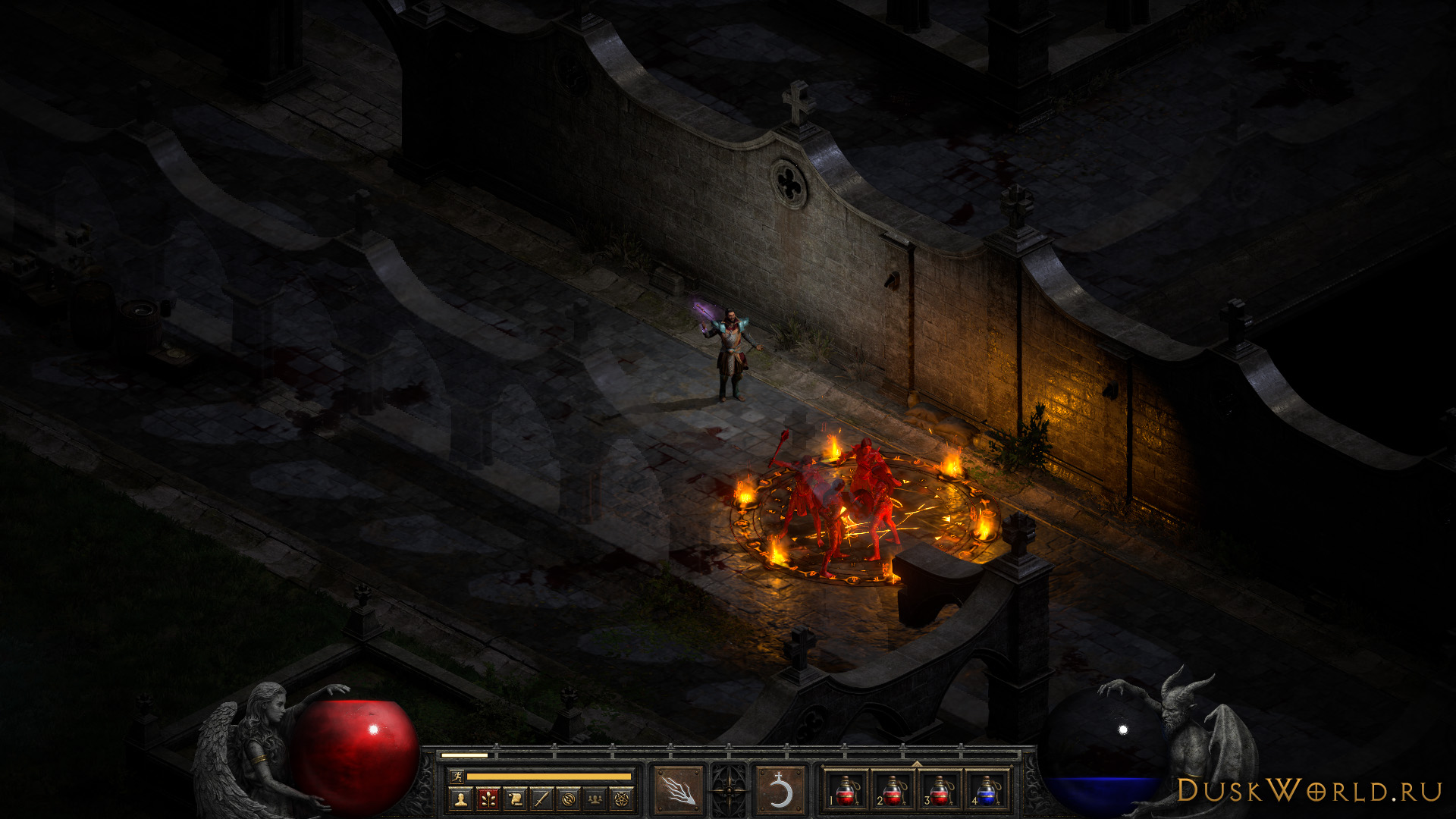Open the character stats screen
Image resolution: width=1456 pixels, height=819 pixels.
pyautogui.click(x=460, y=798)
